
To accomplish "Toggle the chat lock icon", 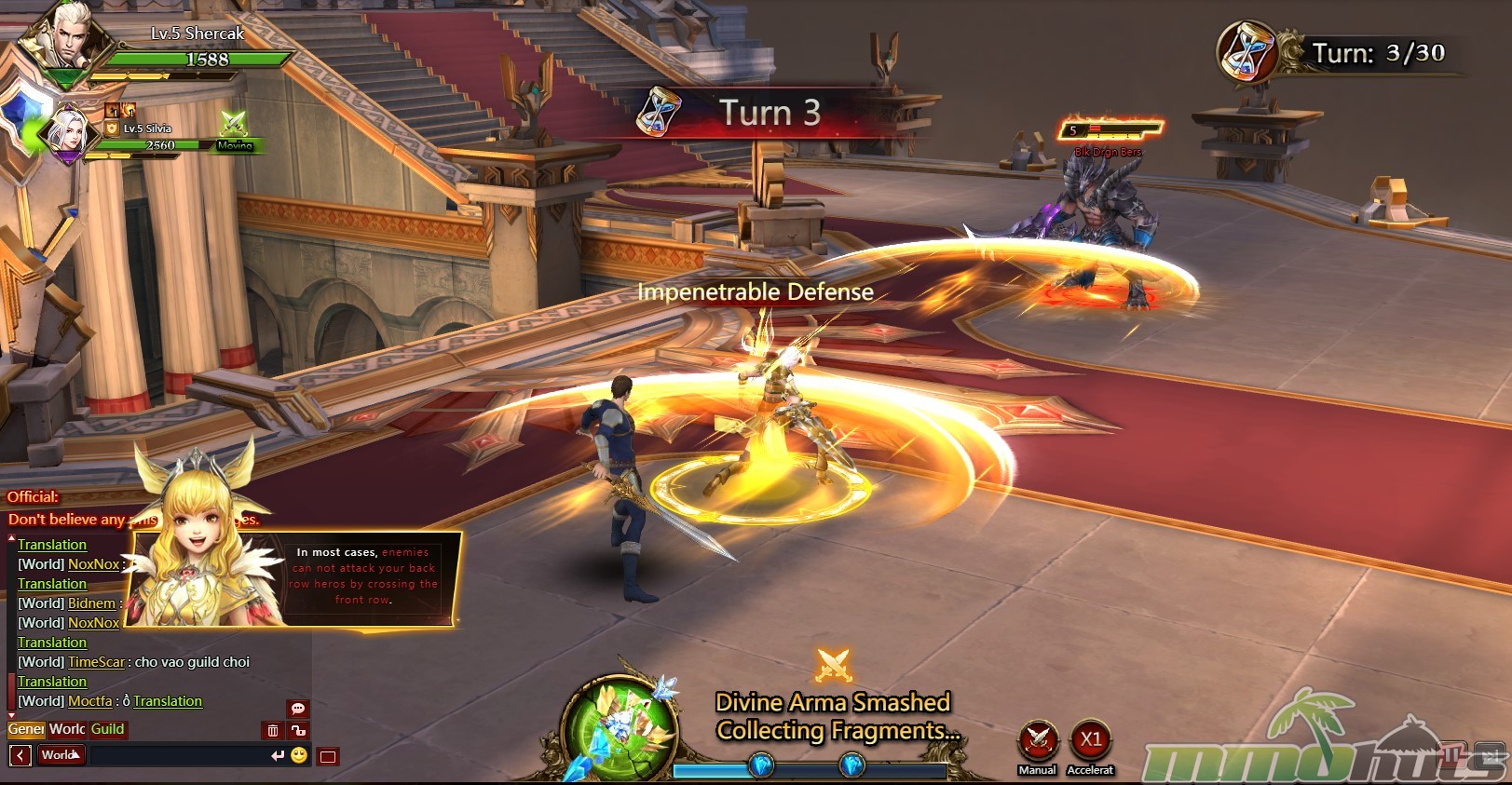I will [x=298, y=731].
